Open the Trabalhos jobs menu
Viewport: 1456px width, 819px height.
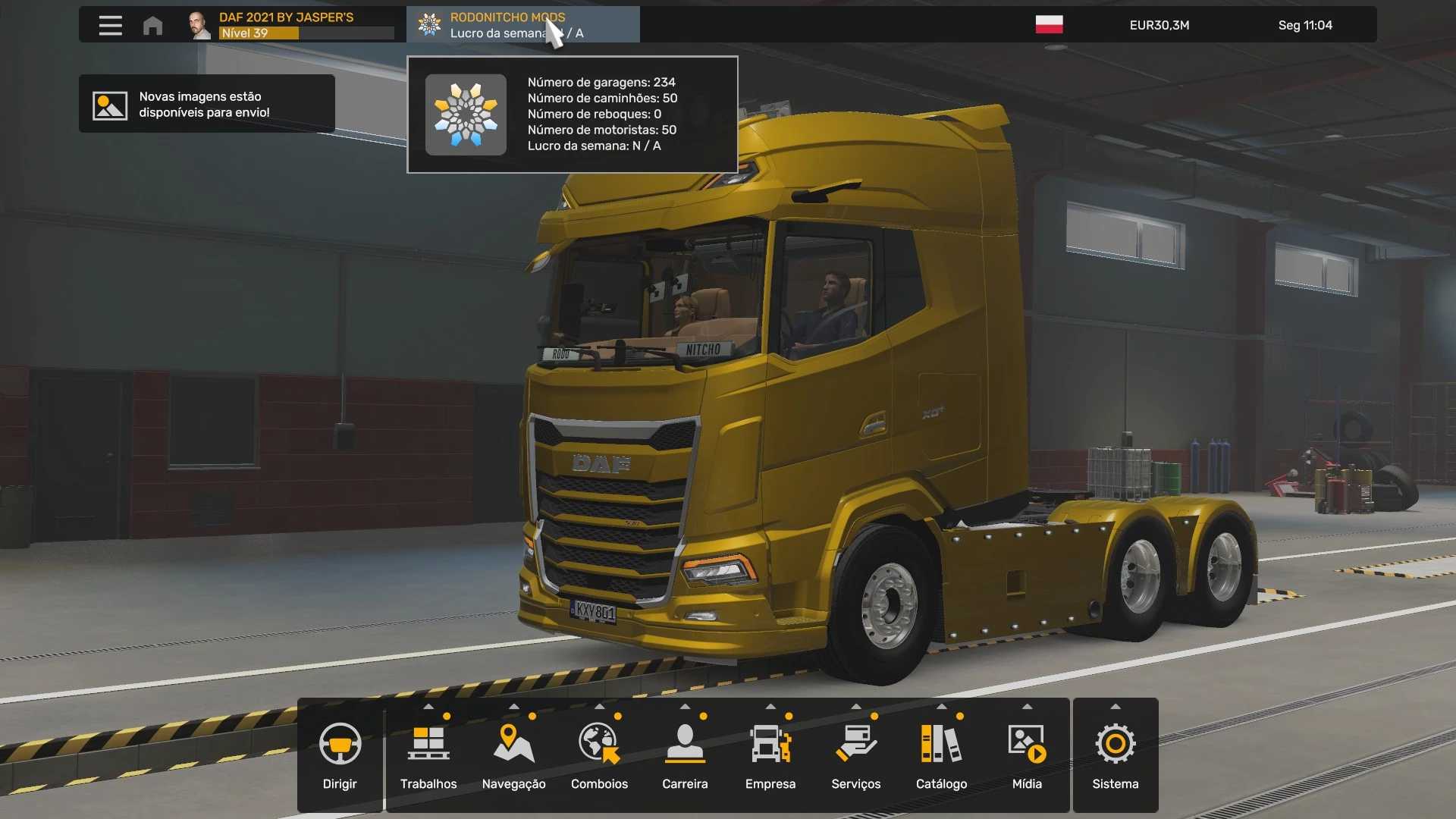[x=428, y=755]
